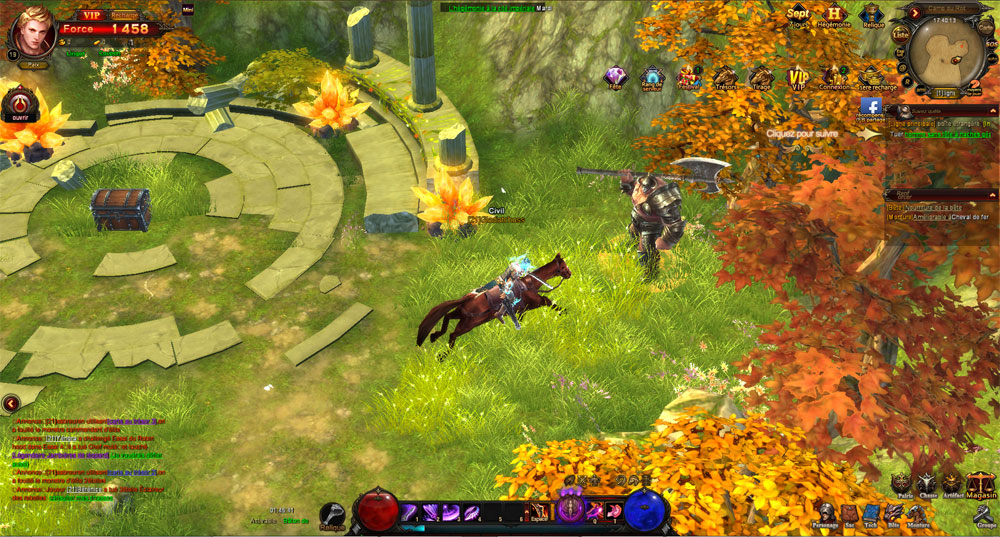Open the Personnage character menu

(x=826, y=514)
